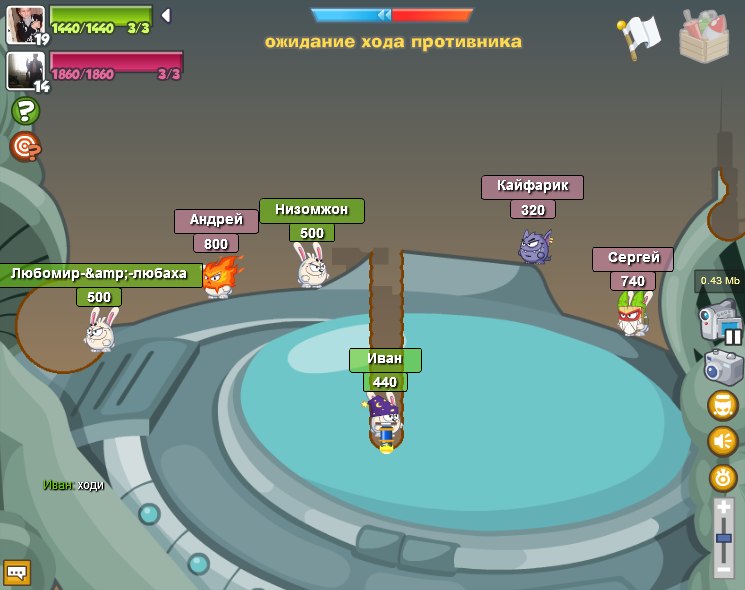745x590 pixels.
Task: Zoom out with the minus button
Action: 724,570
